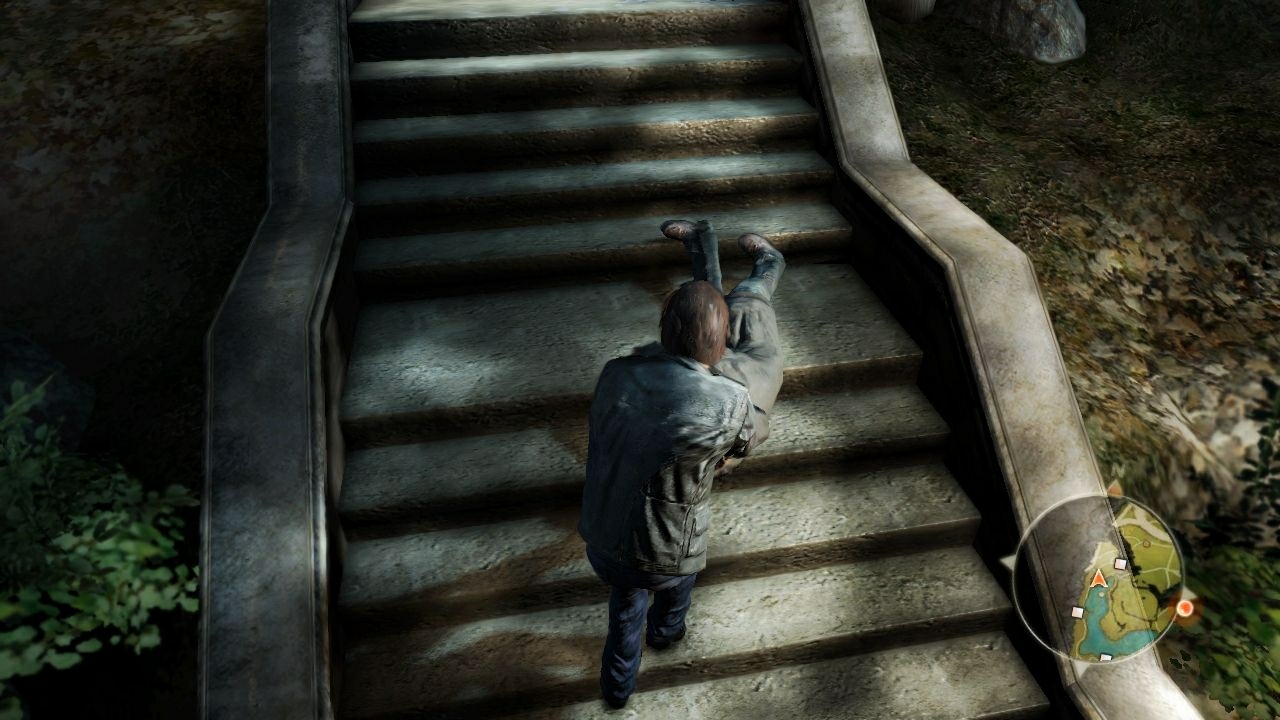Click the white square marker at the minimap bottom
This screenshot has width=1280, height=720.
[1106, 657]
